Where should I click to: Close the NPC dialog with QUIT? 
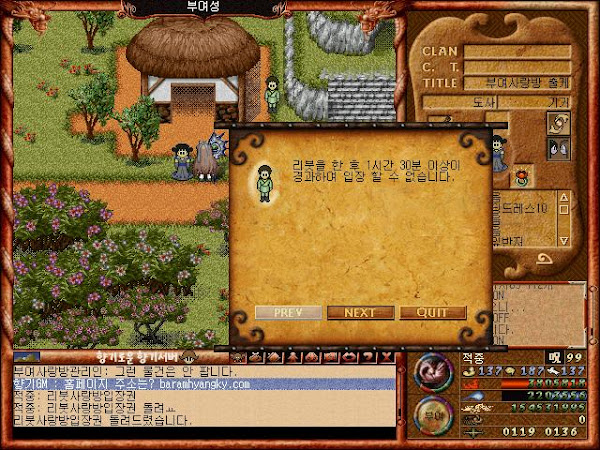[433, 312]
